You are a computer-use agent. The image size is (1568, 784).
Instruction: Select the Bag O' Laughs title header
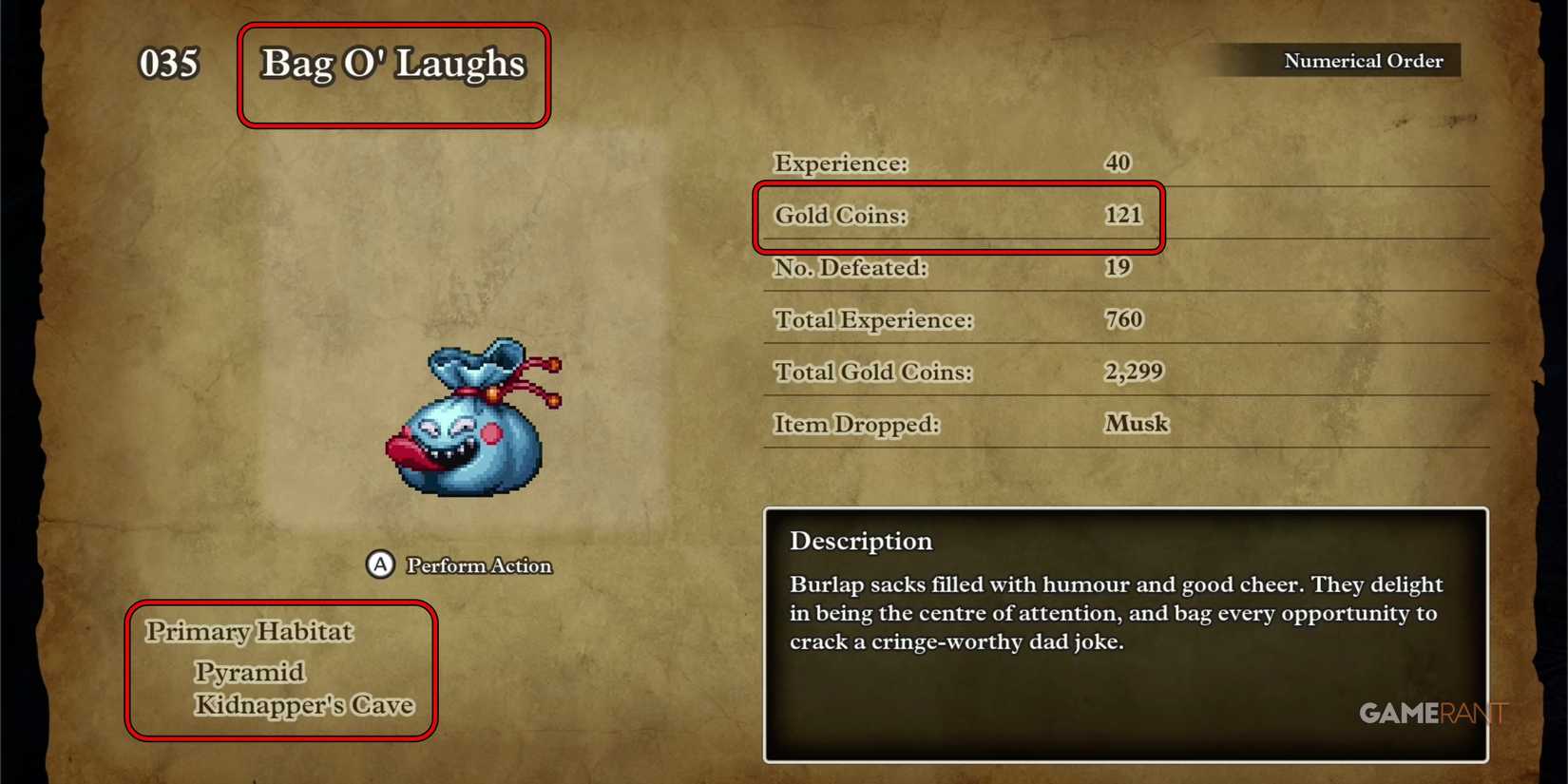pyautogui.click(x=393, y=64)
